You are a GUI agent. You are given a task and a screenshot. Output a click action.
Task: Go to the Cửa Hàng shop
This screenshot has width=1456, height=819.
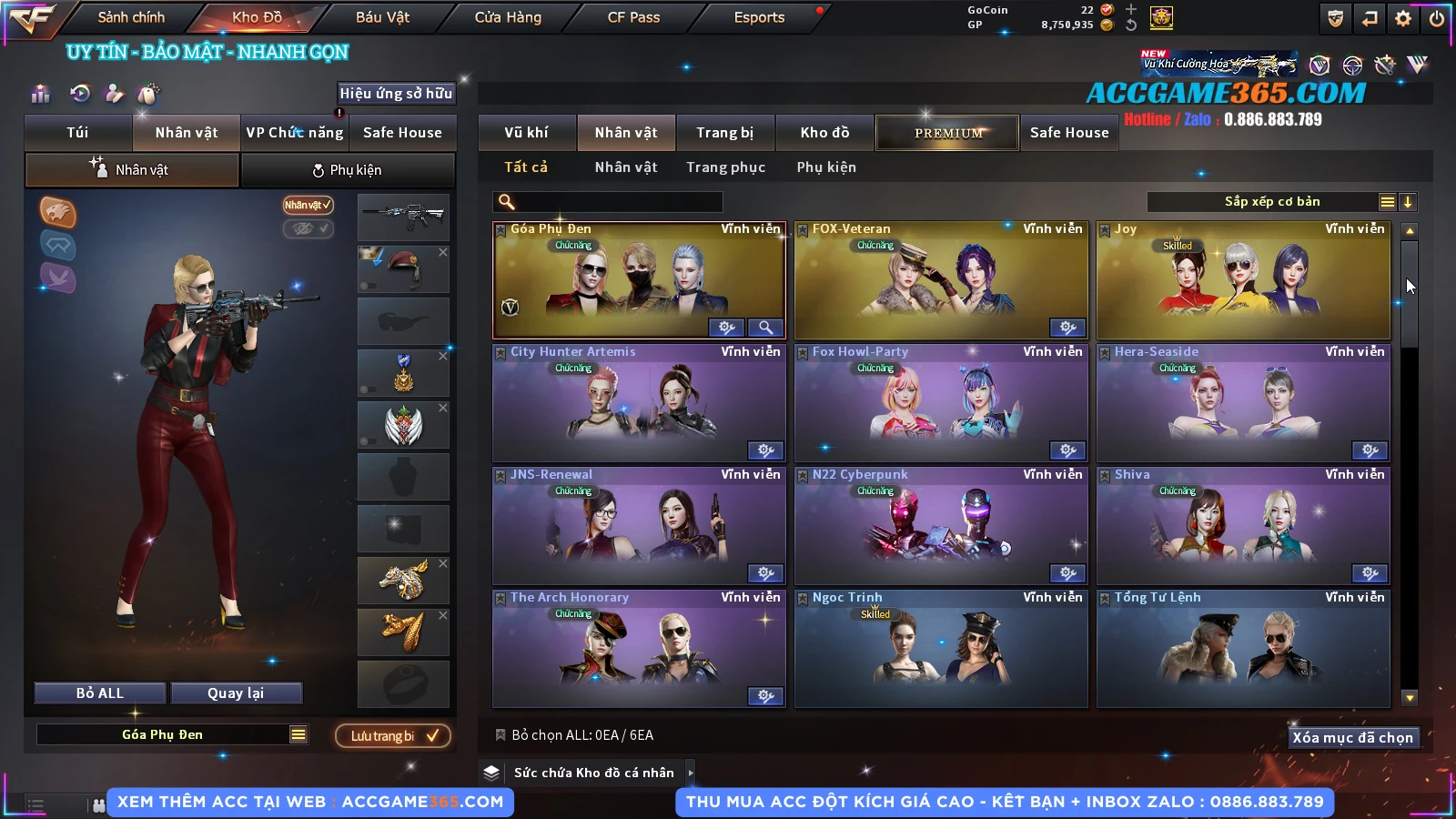point(508,17)
